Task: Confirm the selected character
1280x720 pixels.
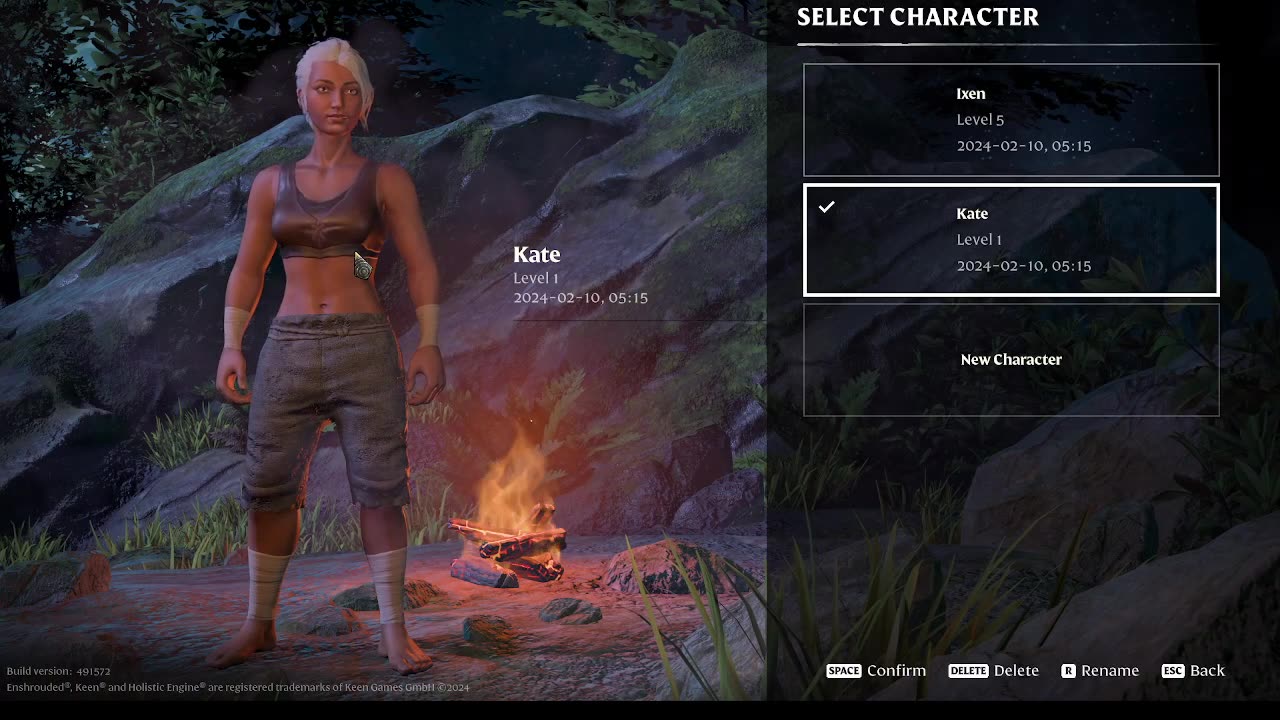Action: [877, 671]
